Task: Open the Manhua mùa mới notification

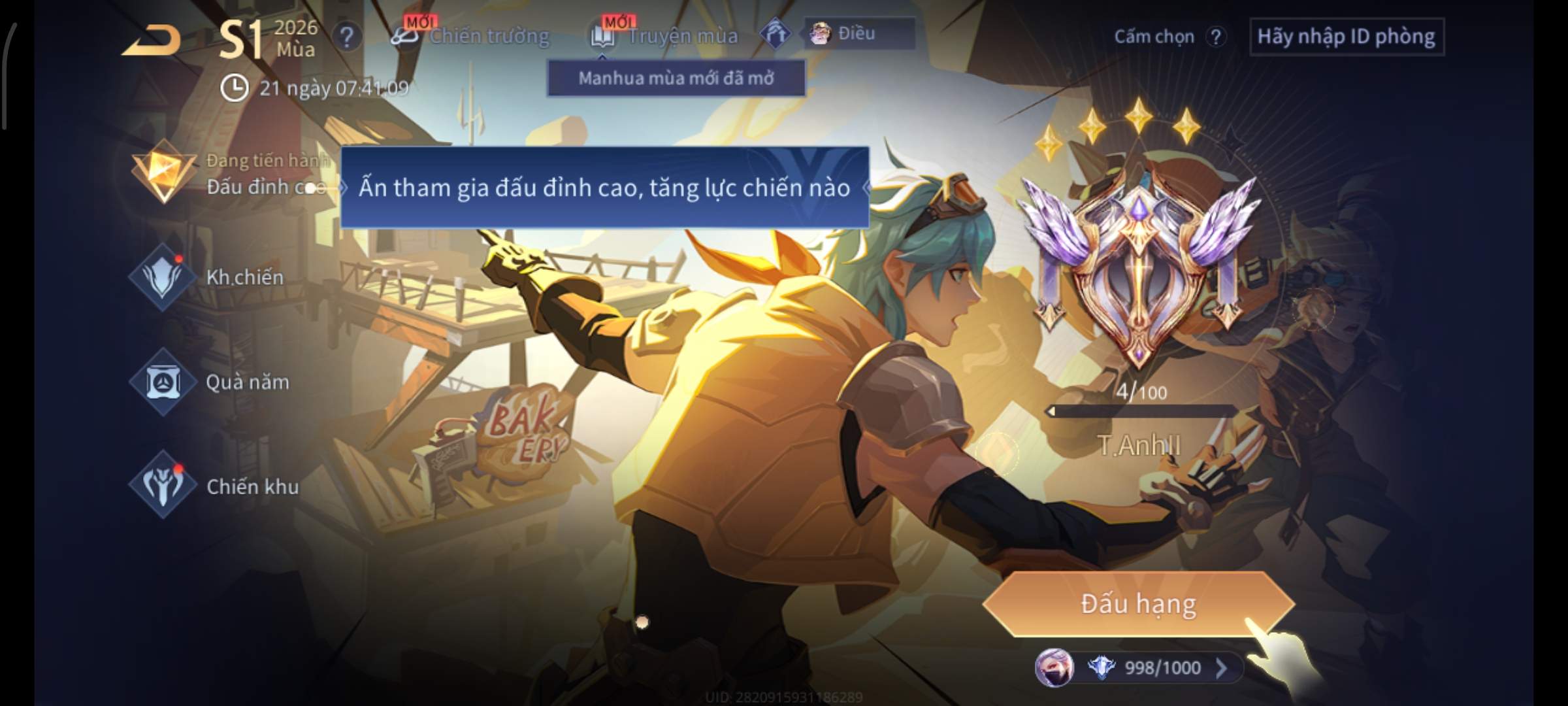Action: (x=676, y=78)
